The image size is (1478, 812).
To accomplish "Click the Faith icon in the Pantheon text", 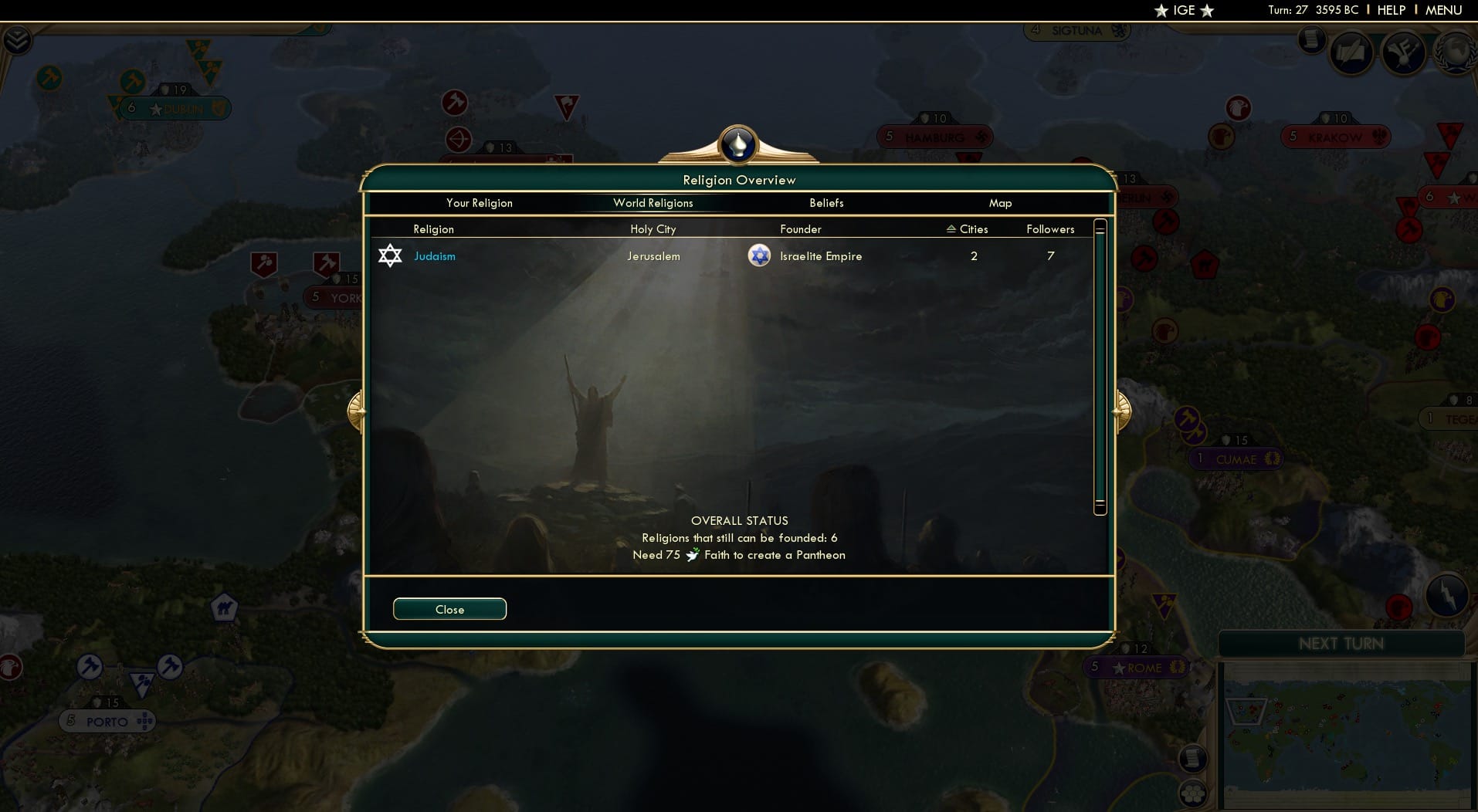I will click(x=693, y=555).
